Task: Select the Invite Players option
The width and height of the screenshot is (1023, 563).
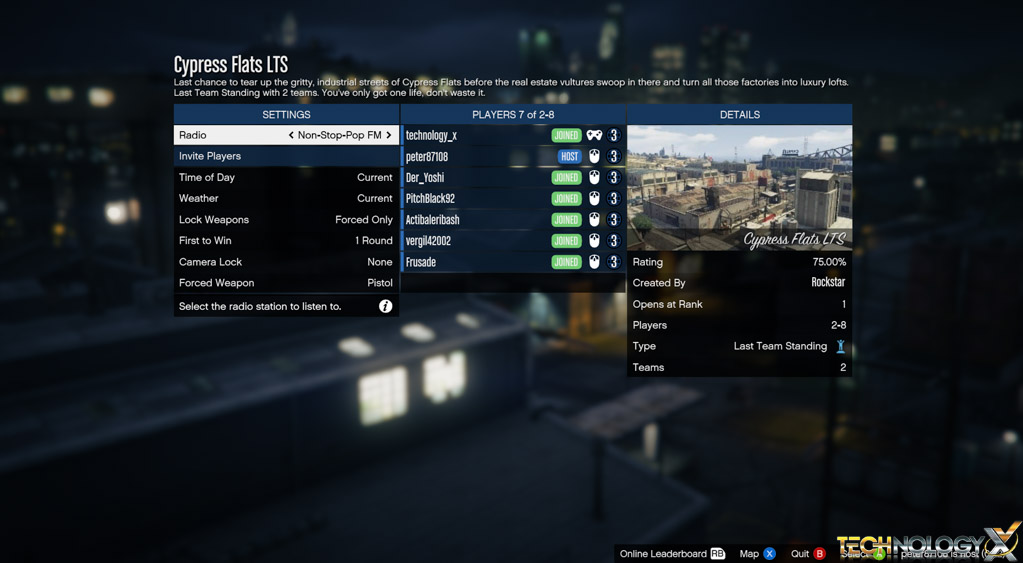Action: tap(286, 156)
